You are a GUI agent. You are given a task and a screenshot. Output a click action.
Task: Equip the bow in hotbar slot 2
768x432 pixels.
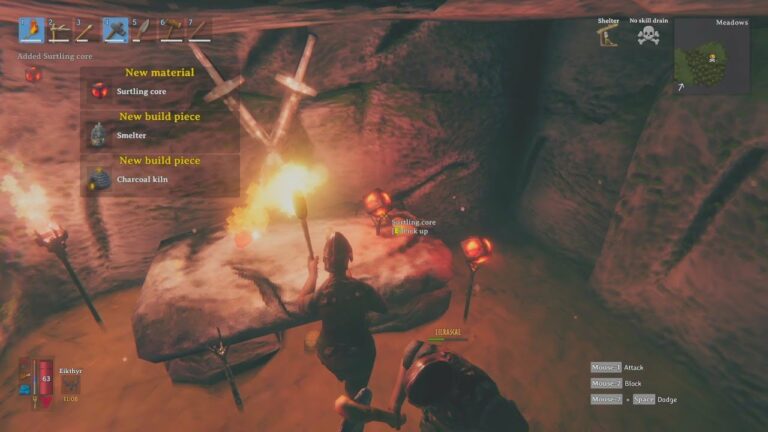click(59, 31)
